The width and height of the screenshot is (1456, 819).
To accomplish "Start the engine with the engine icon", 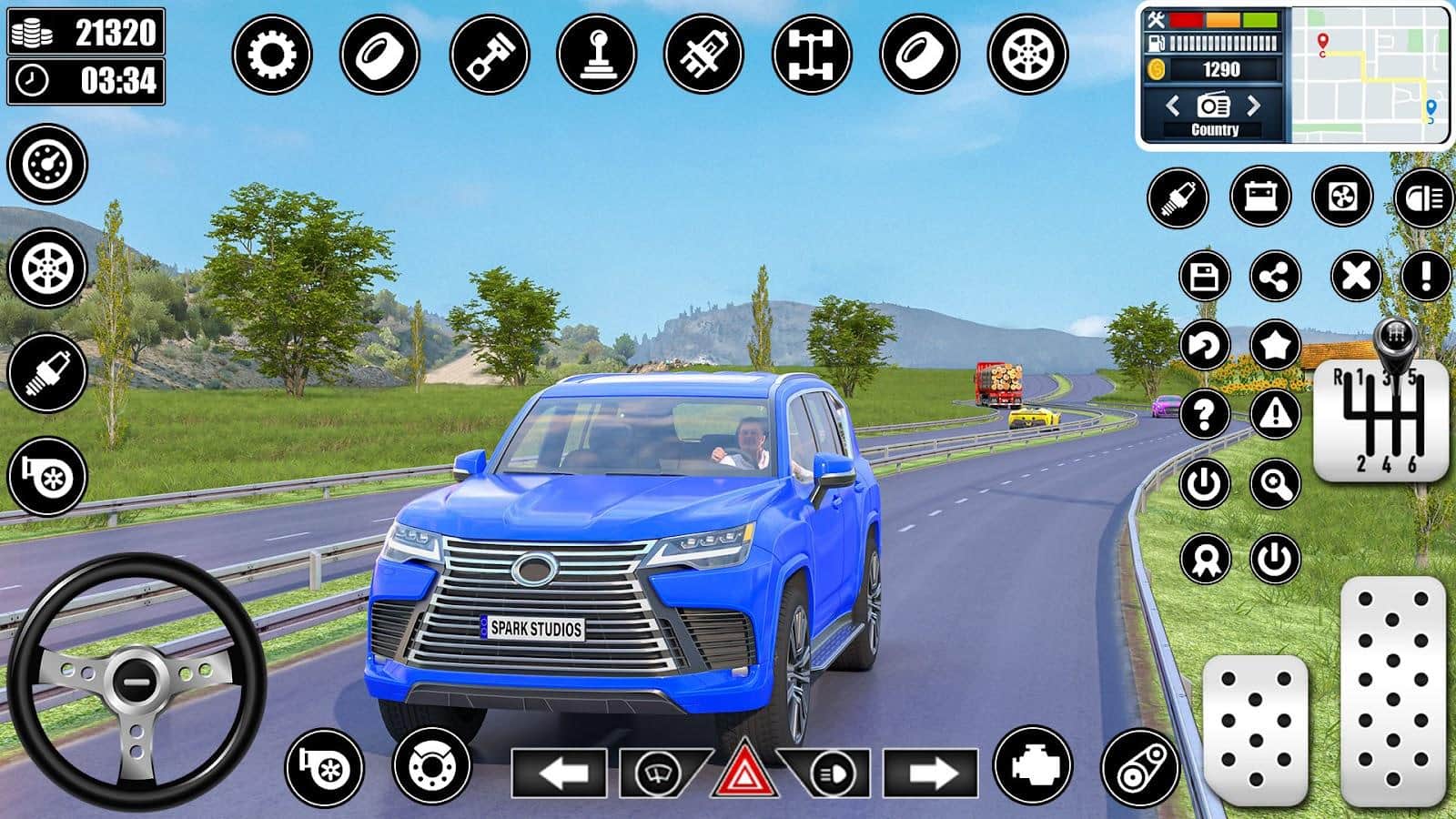I will click(1033, 767).
